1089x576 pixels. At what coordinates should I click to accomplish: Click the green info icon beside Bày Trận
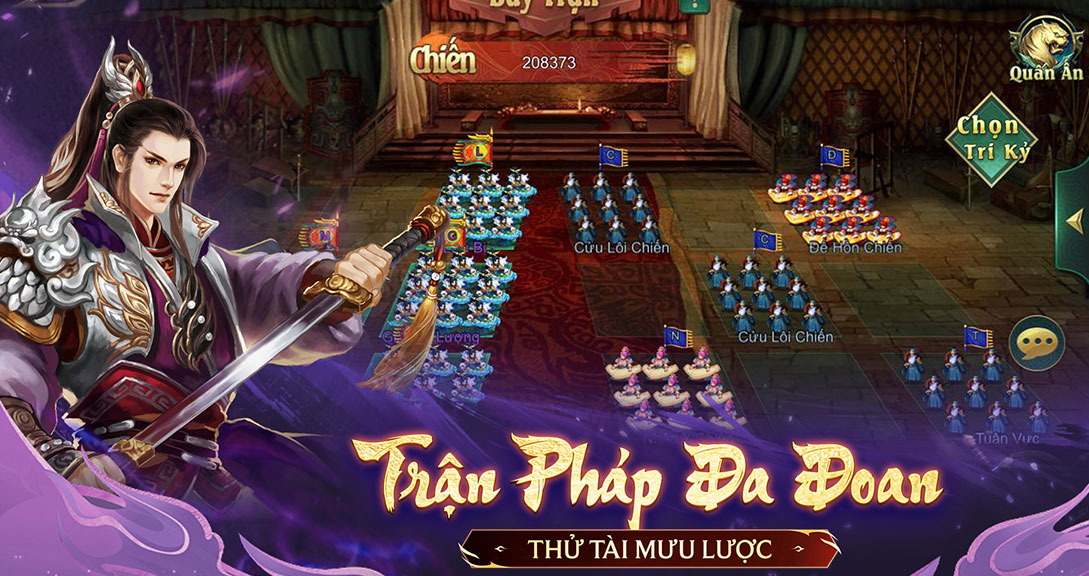click(x=689, y=5)
